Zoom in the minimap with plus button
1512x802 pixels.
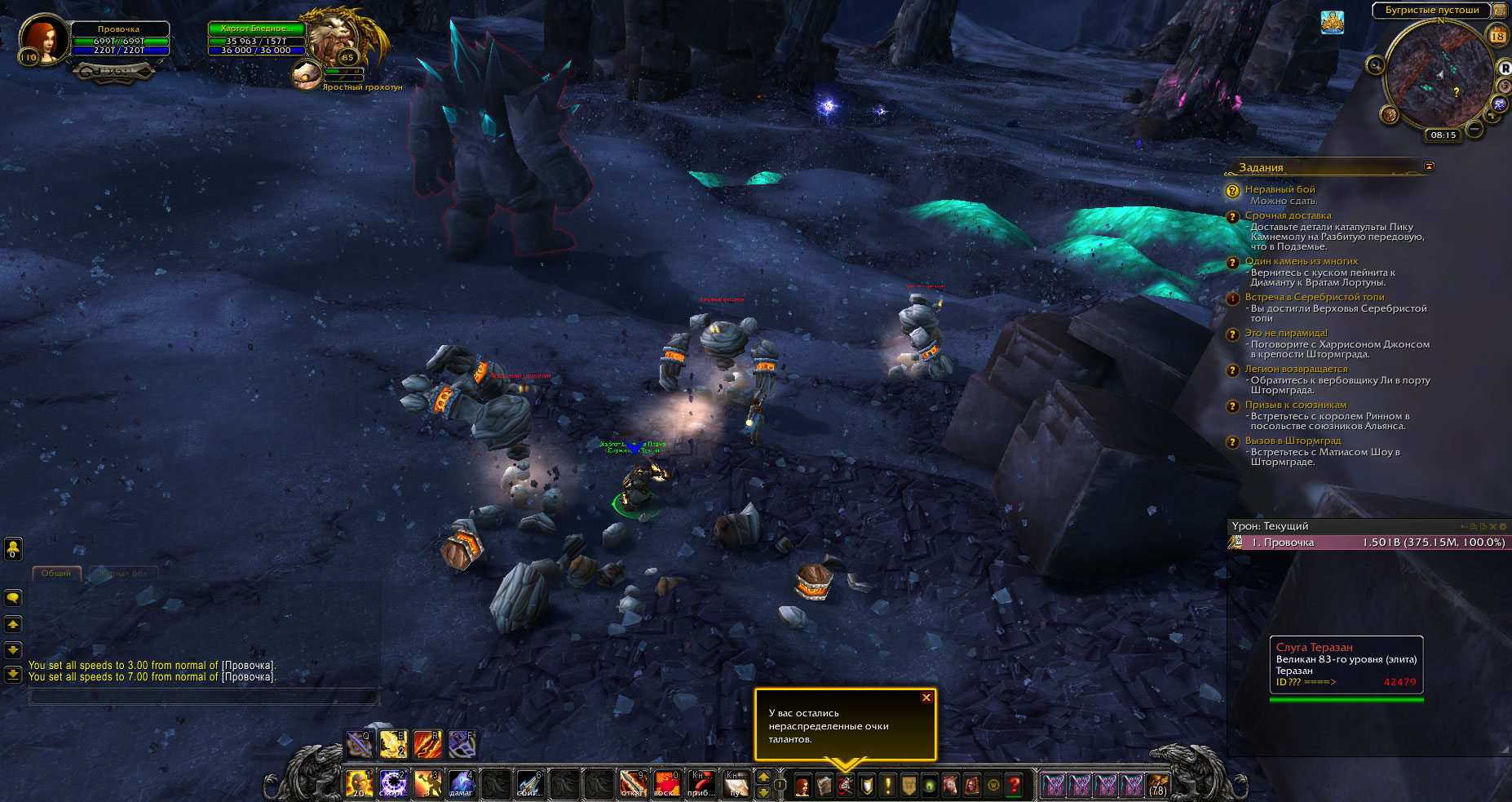click(1492, 116)
